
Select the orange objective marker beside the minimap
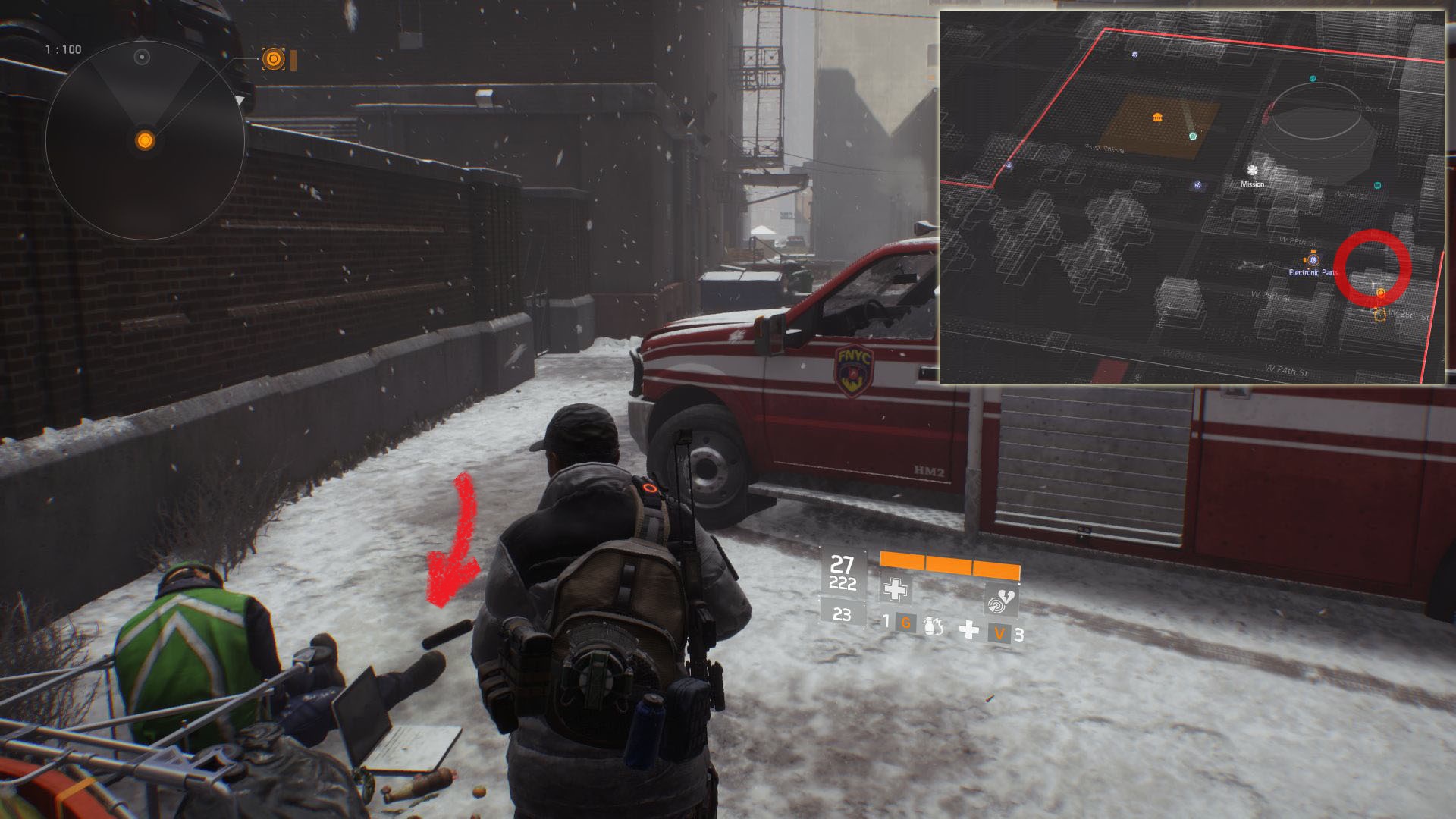[273, 59]
